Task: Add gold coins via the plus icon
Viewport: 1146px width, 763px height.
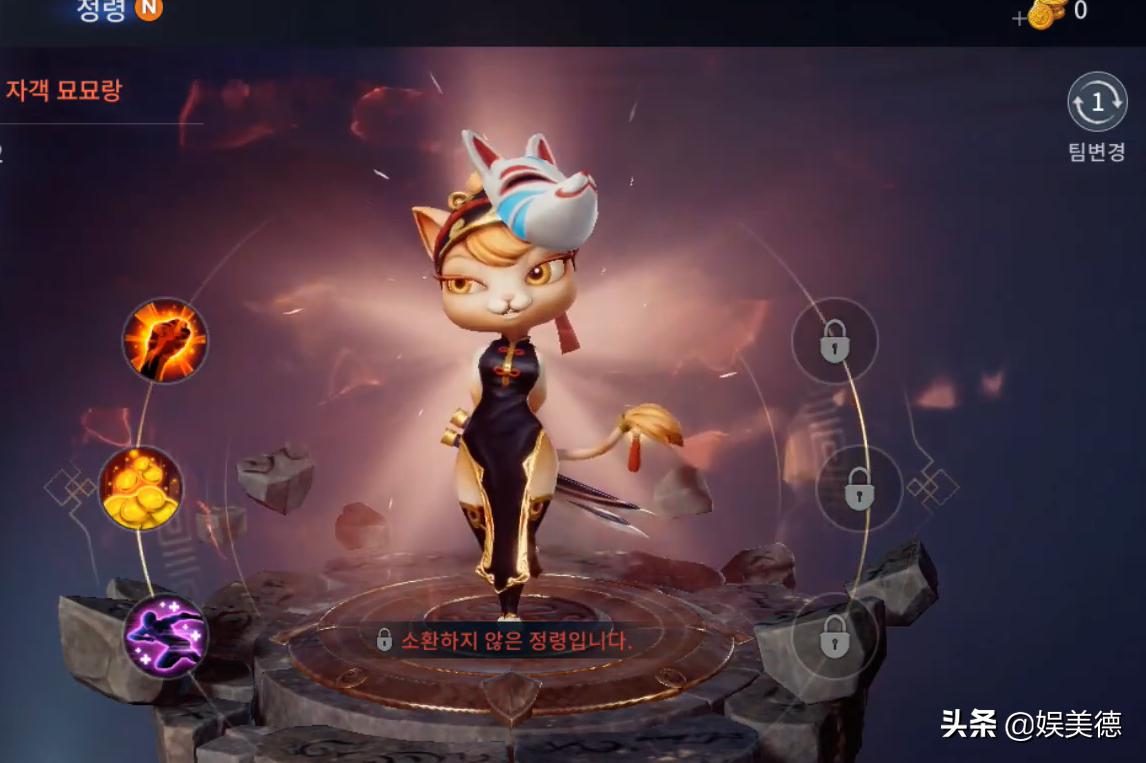Action: pos(1020,18)
